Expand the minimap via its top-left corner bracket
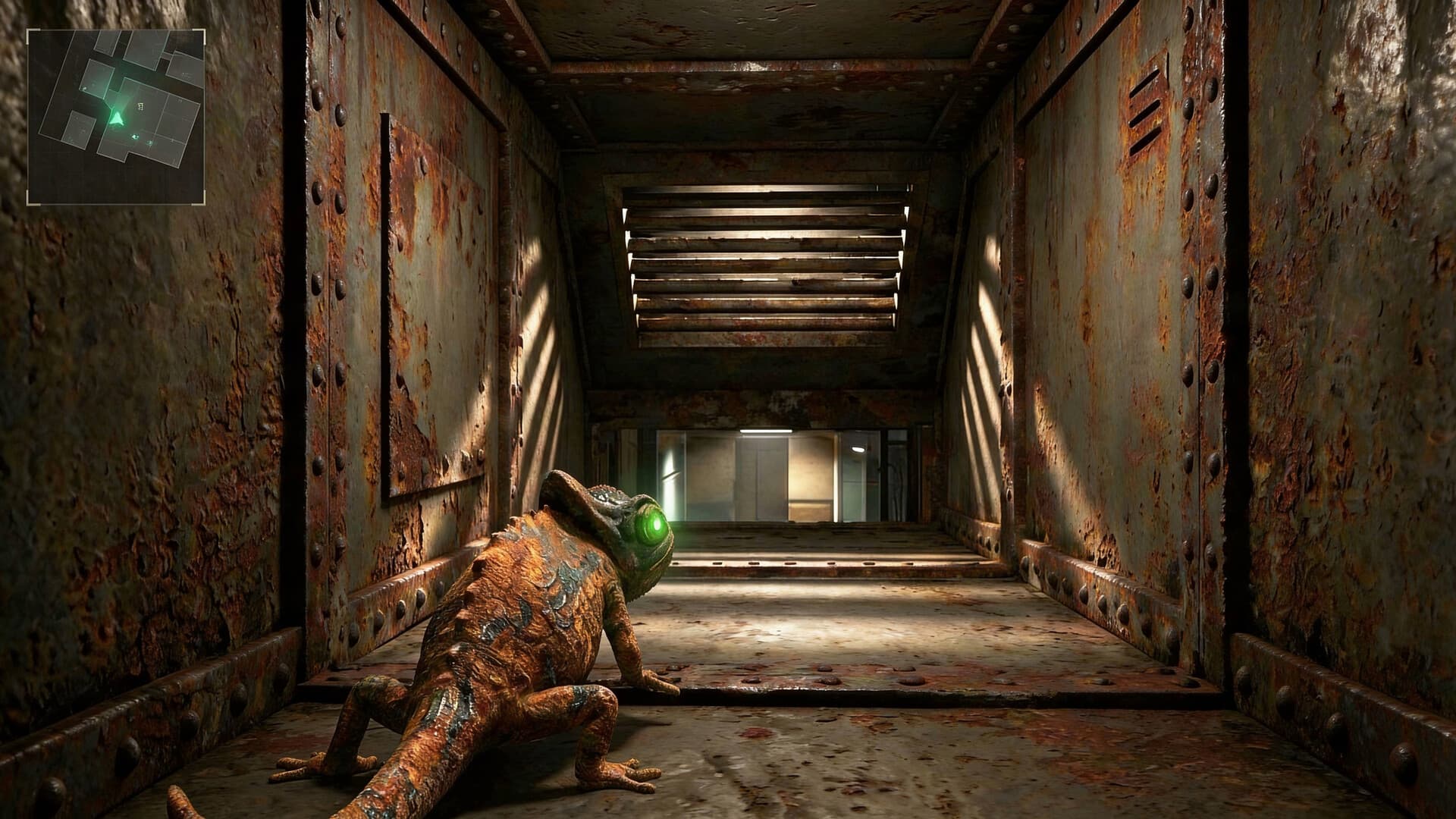Image resolution: width=1456 pixels, height=819 pixels. click(x=29, y=30)
